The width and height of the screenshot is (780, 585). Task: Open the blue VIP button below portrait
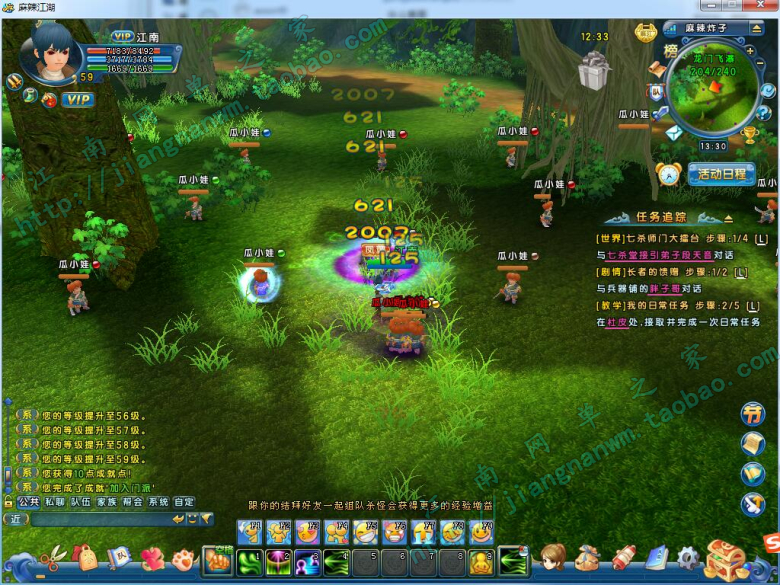[77, 100]
